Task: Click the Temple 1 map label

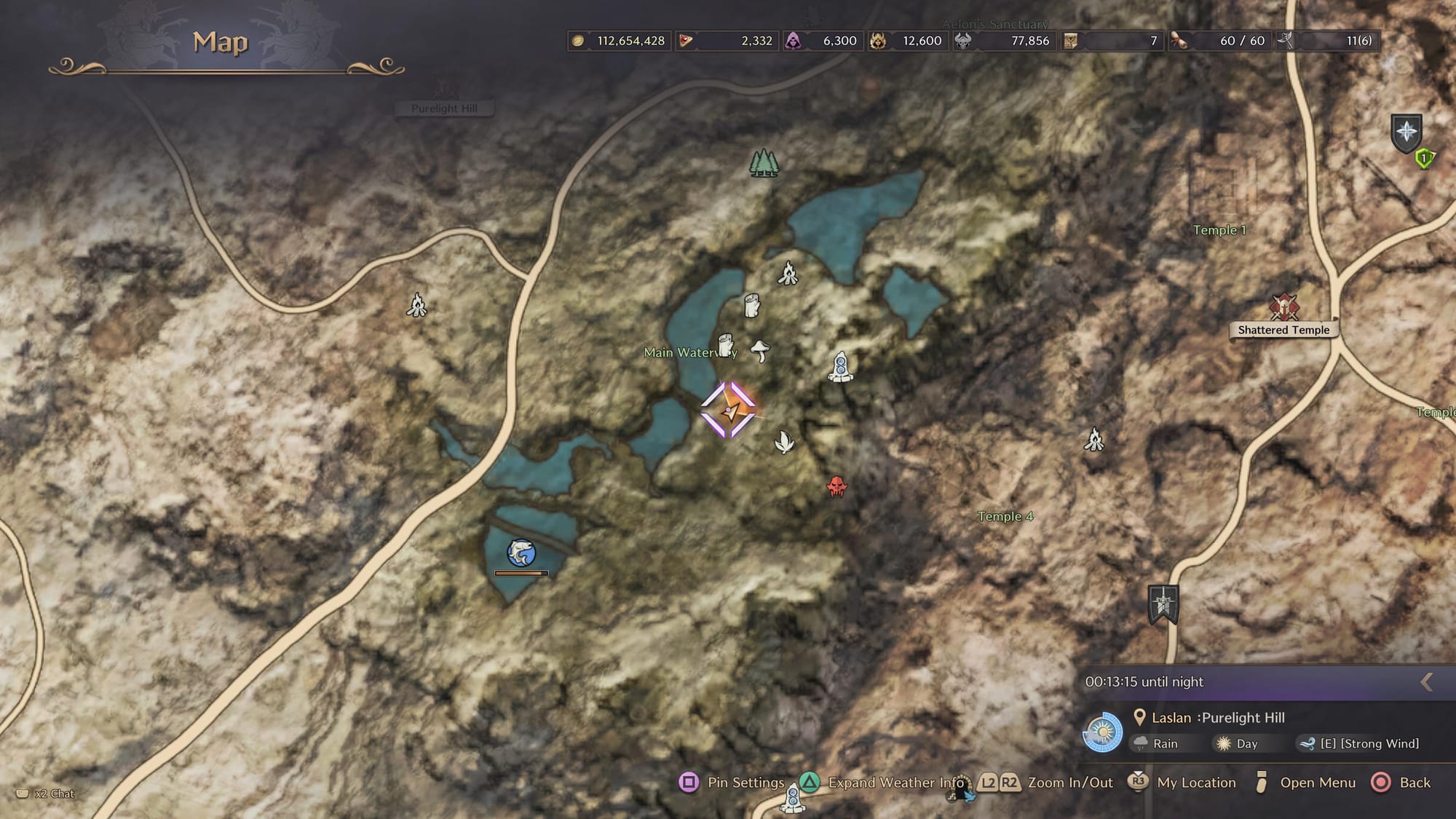Action: (x=1219, y=230)
